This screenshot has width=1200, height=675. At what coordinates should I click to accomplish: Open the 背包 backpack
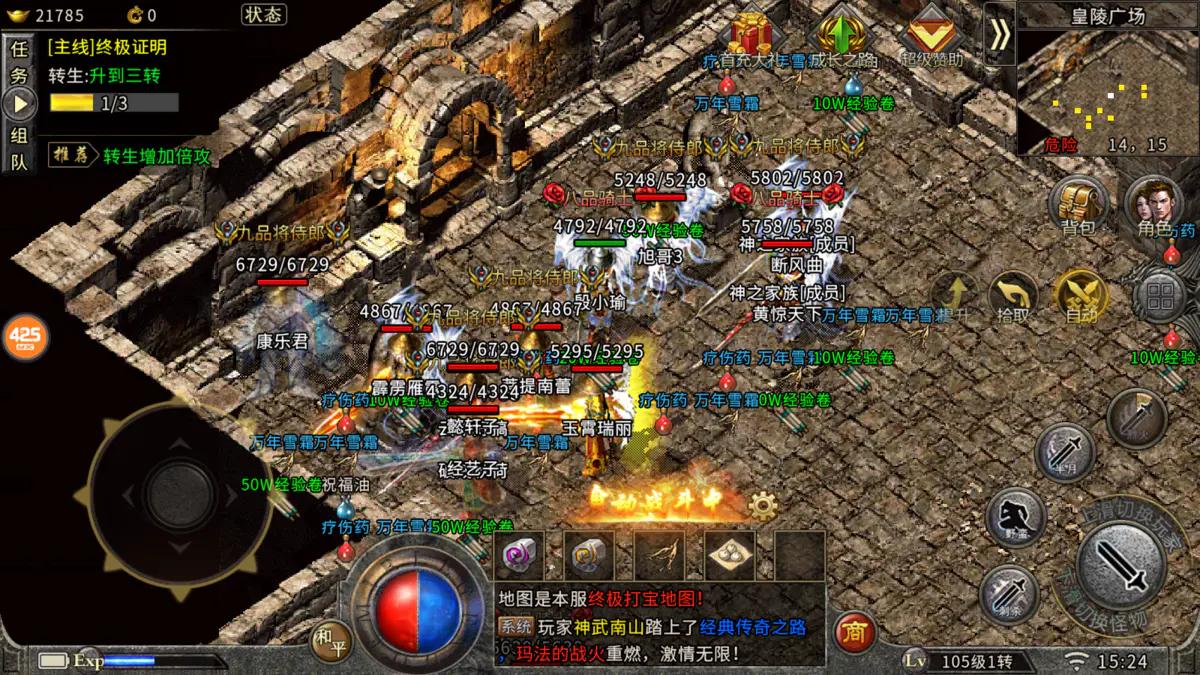tap(1076, 206)
